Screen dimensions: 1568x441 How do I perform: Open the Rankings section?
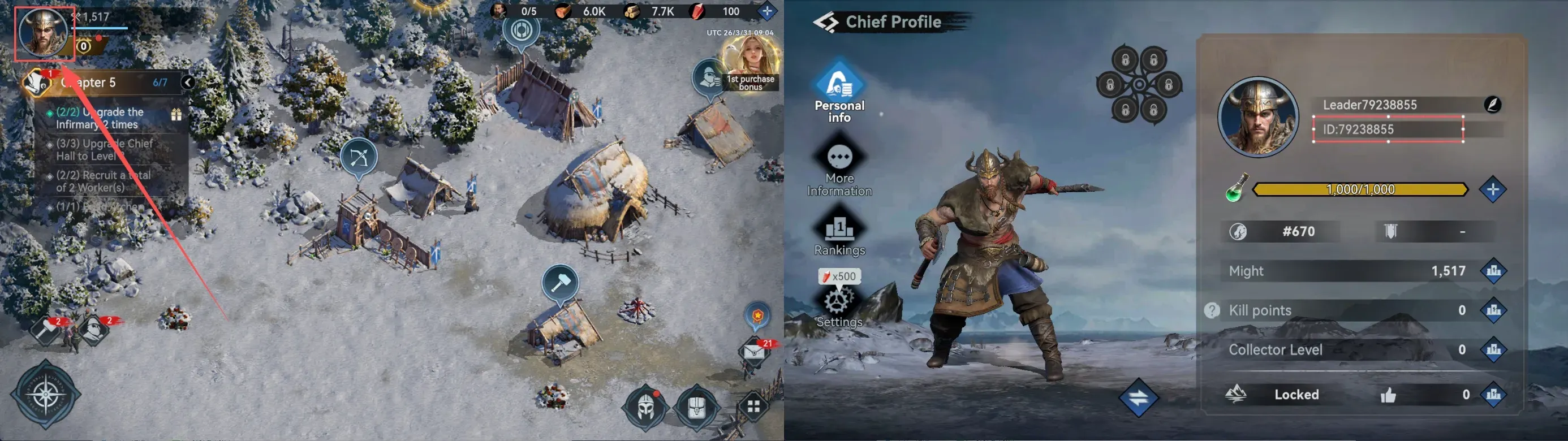pyautogui.click(x=839, y=234)
